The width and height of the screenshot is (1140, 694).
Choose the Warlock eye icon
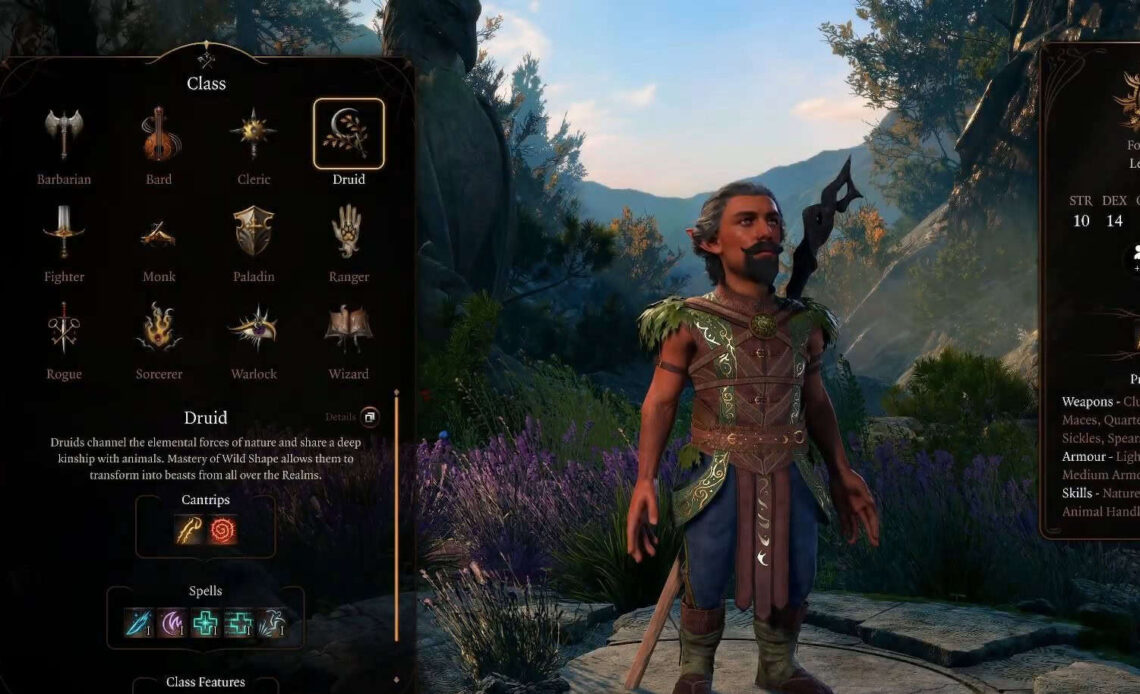[253, 329]
